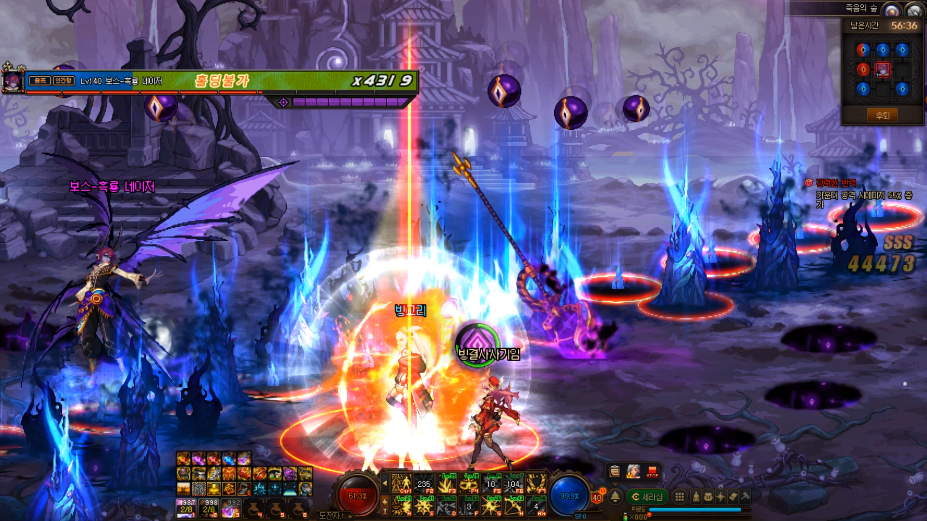Use the skill slot showing cooldown 235
Viewport: 927px width, 521px height.
click(x=424, y=482)
